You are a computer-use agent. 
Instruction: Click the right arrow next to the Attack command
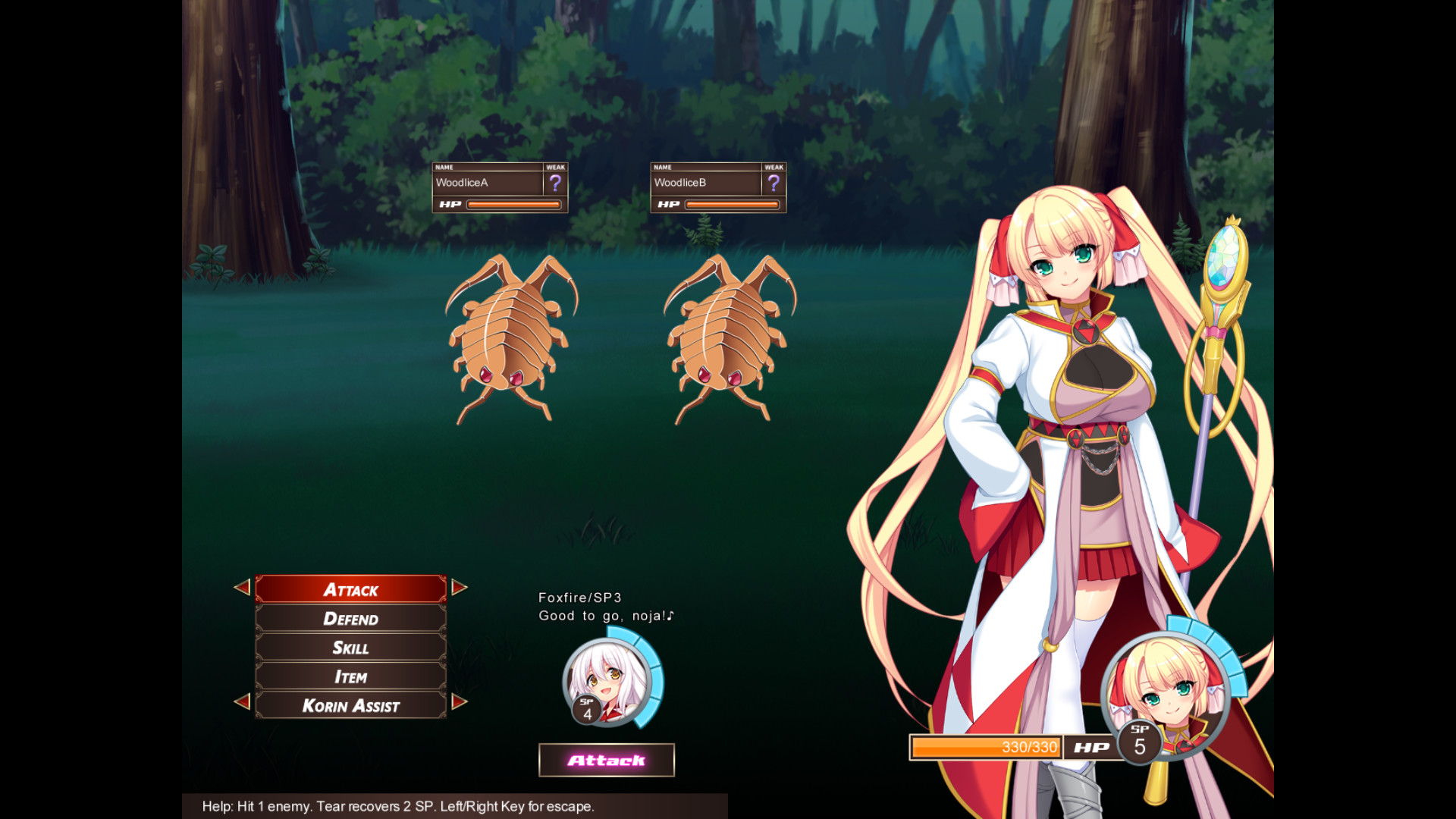[x=457, y=589]
